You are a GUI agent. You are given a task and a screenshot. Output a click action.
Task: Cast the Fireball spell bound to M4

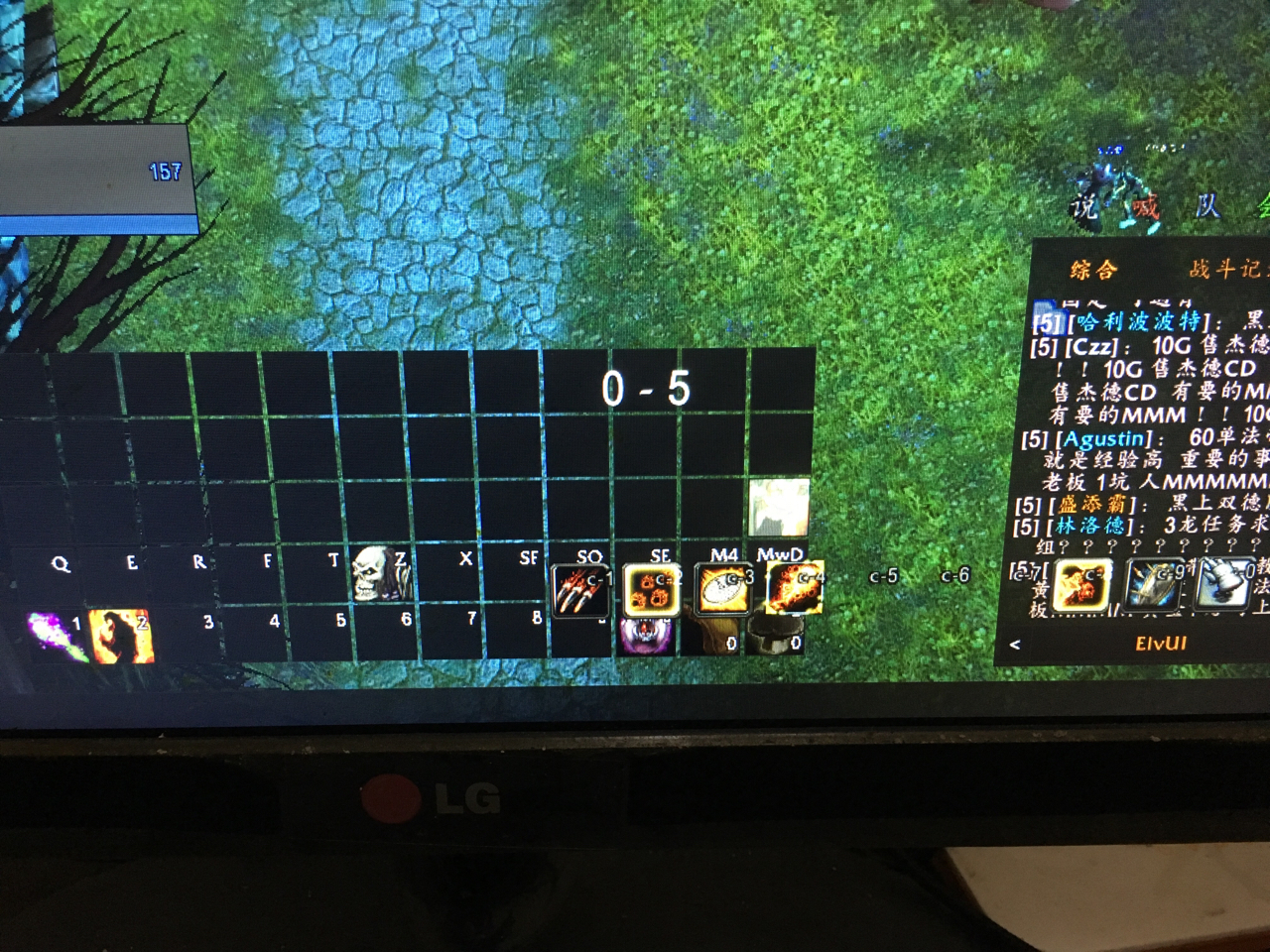(723, 585)
